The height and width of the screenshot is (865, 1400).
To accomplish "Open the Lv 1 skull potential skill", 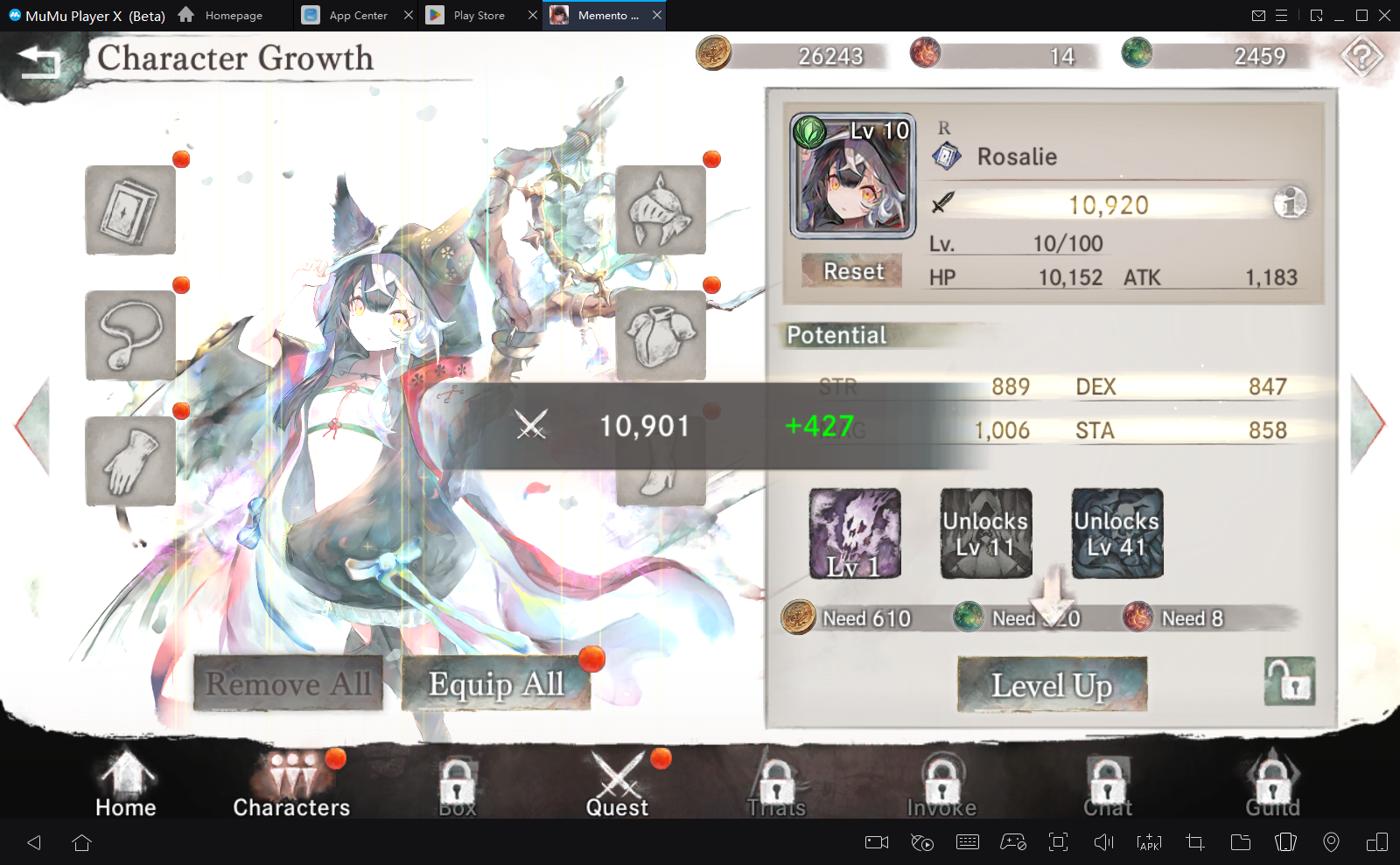I will 853,534.
